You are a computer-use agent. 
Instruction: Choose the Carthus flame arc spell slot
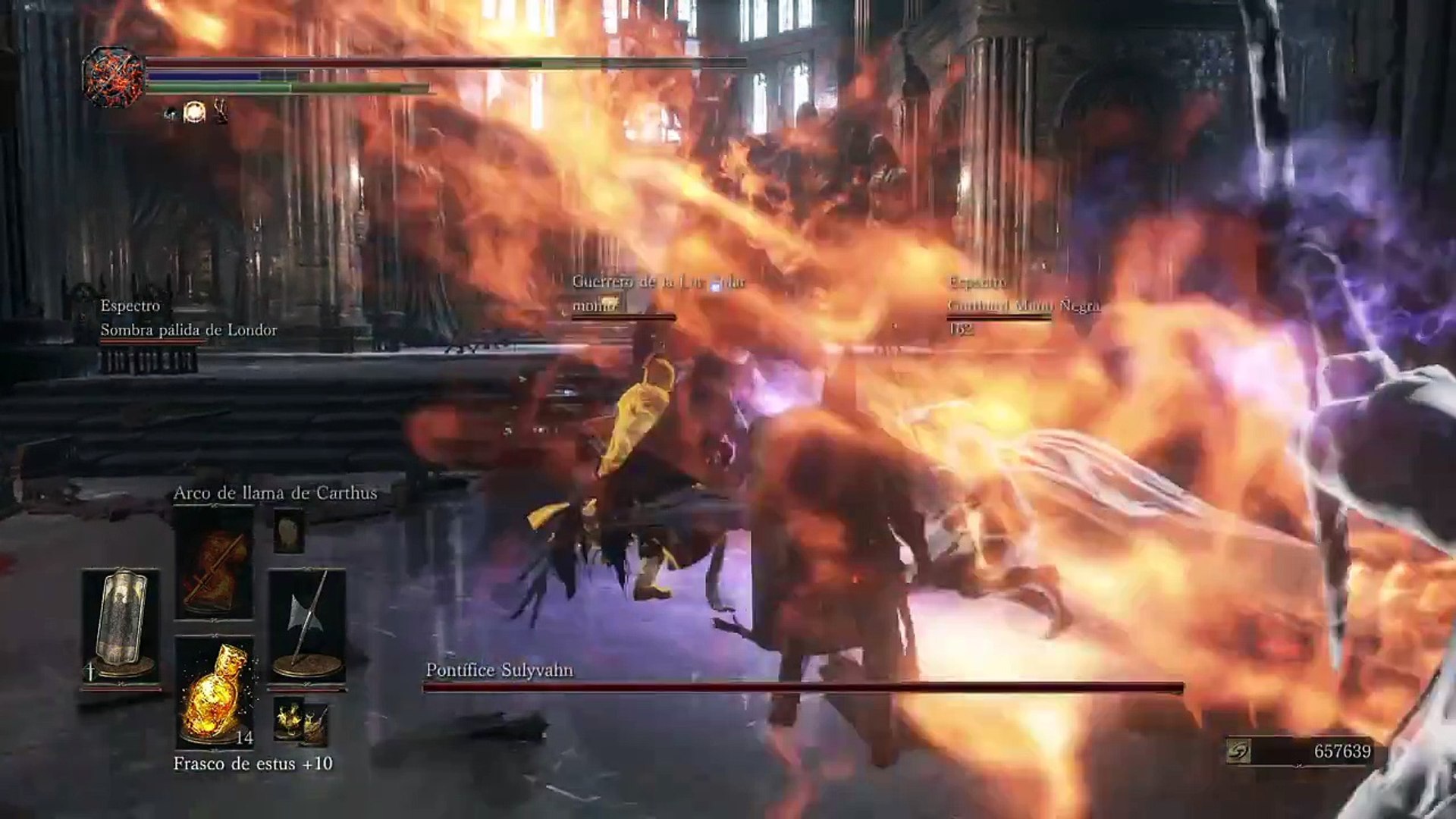pyautogui.click(x=214, y=563)
